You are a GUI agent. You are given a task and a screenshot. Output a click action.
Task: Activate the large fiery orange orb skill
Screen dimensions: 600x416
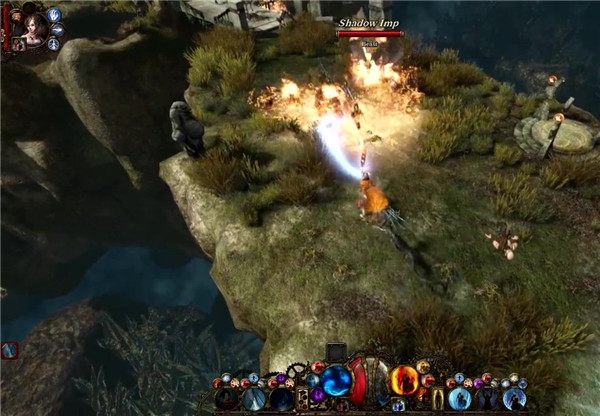404,380
